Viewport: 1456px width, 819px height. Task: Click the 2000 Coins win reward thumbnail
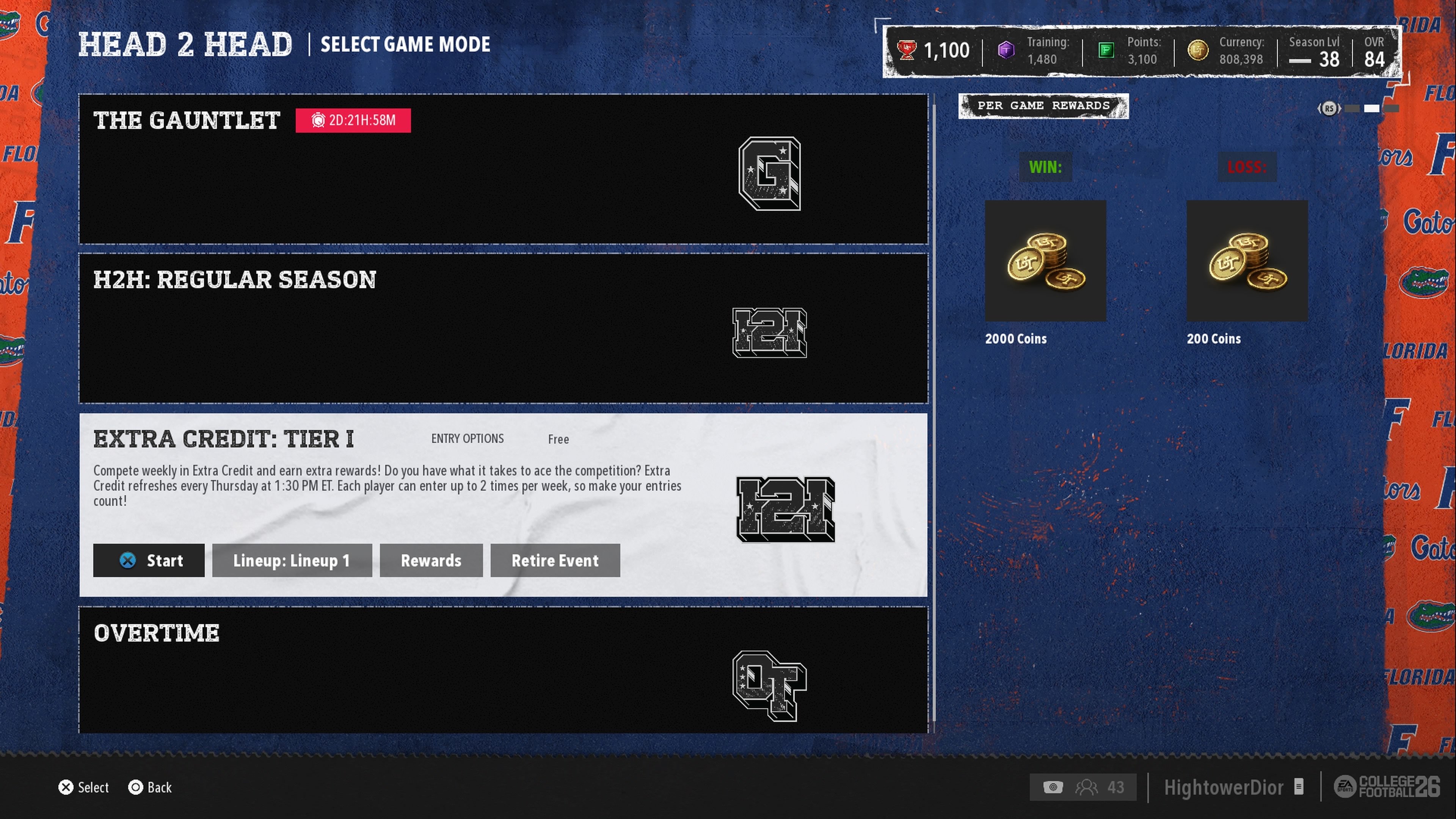click(x=1045, y=260)
